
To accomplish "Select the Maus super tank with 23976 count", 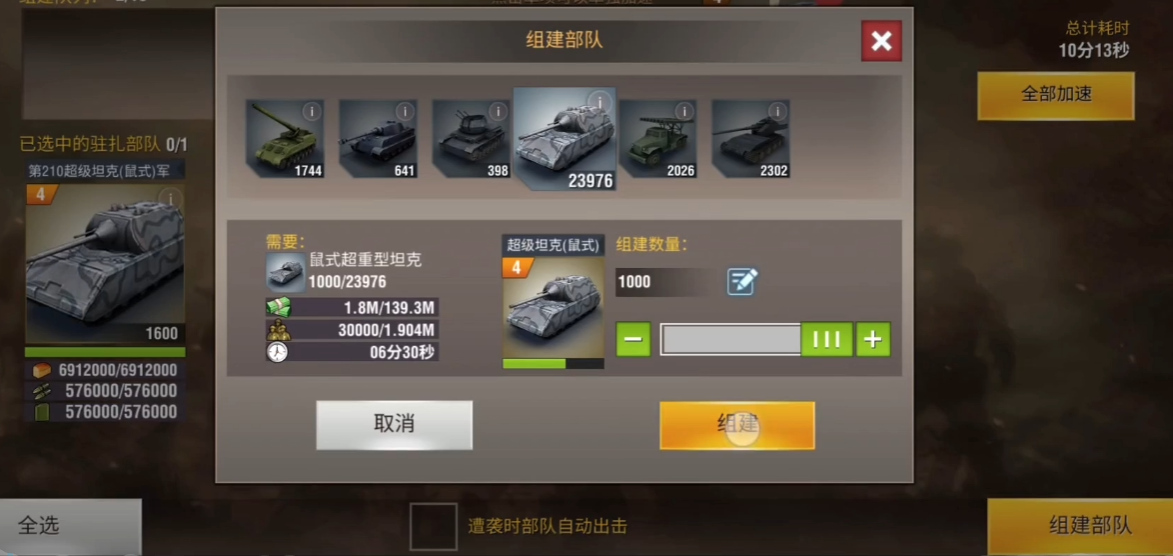I will pos(564,138).
